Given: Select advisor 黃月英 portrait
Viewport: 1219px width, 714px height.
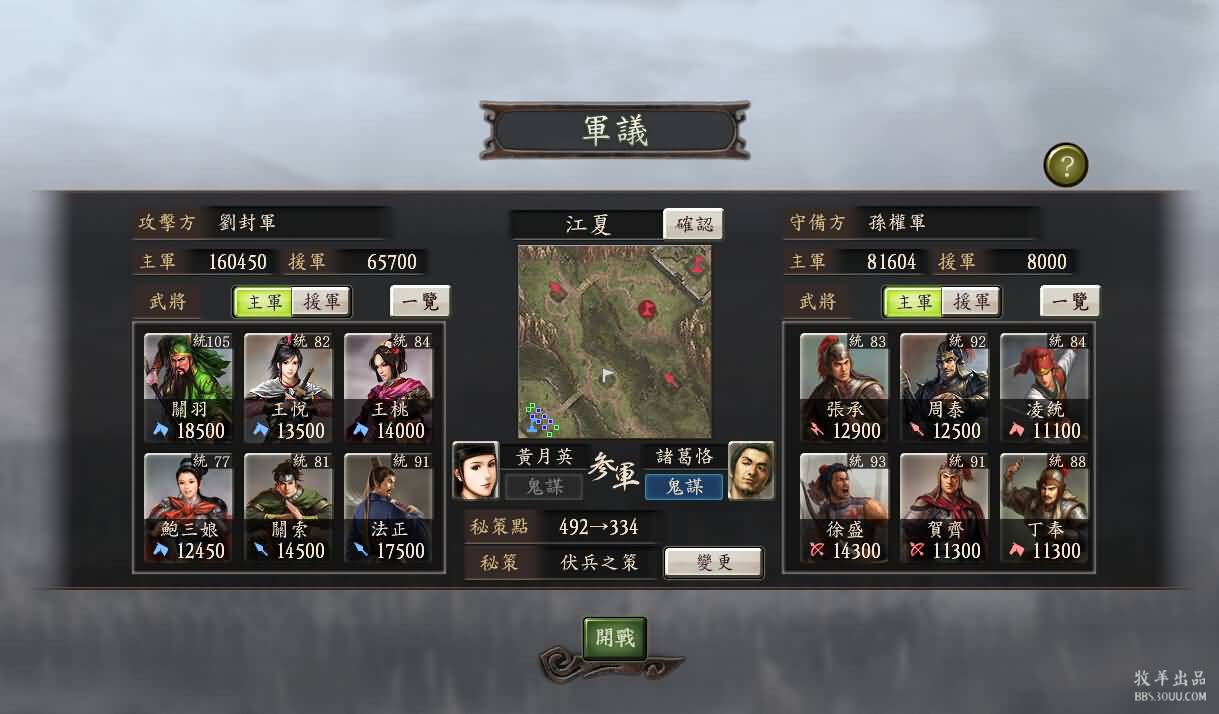Looking at the screenshot, I should [x=476, y=470].
